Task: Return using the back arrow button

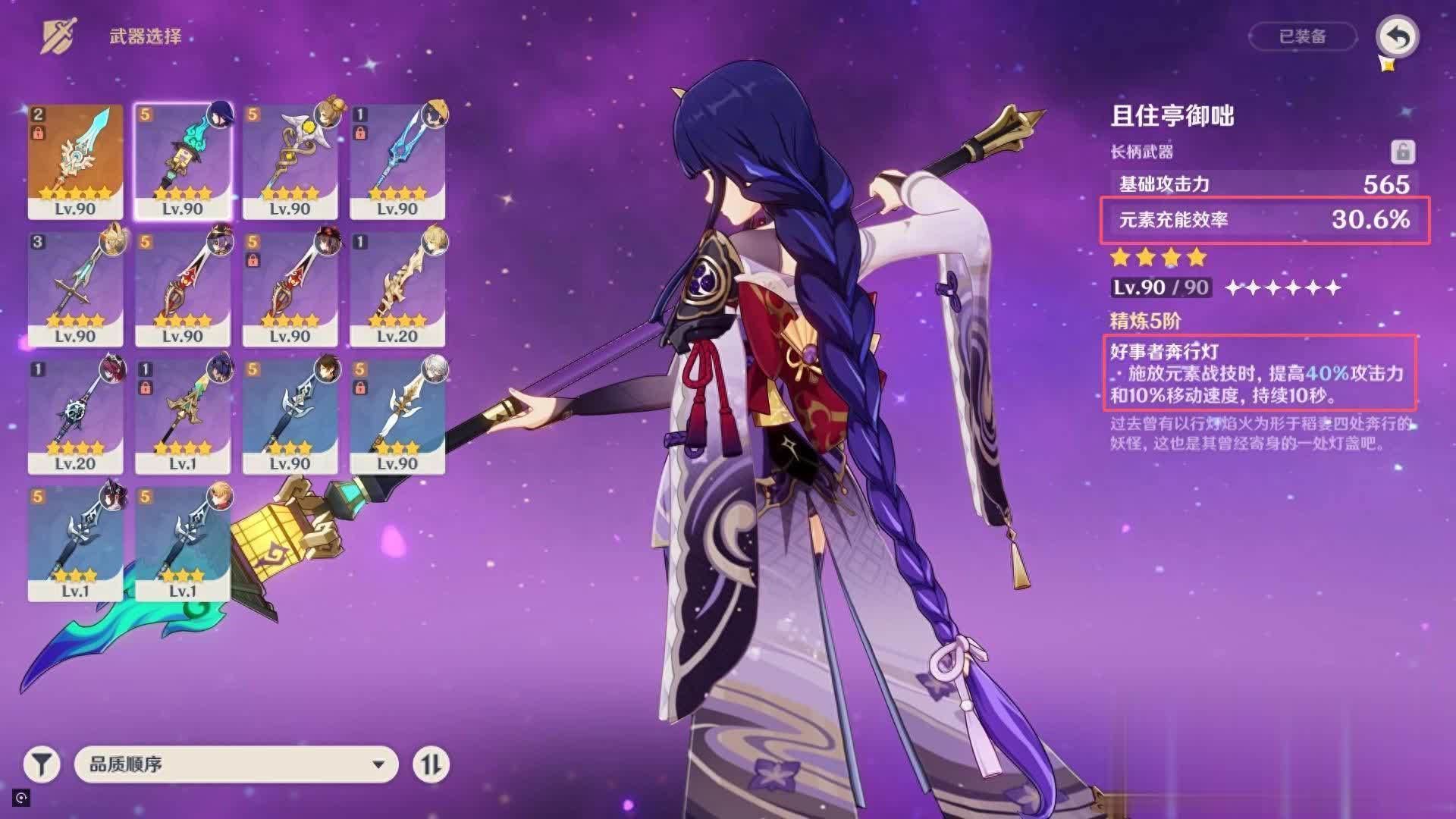Action: tap(1397, 36)
